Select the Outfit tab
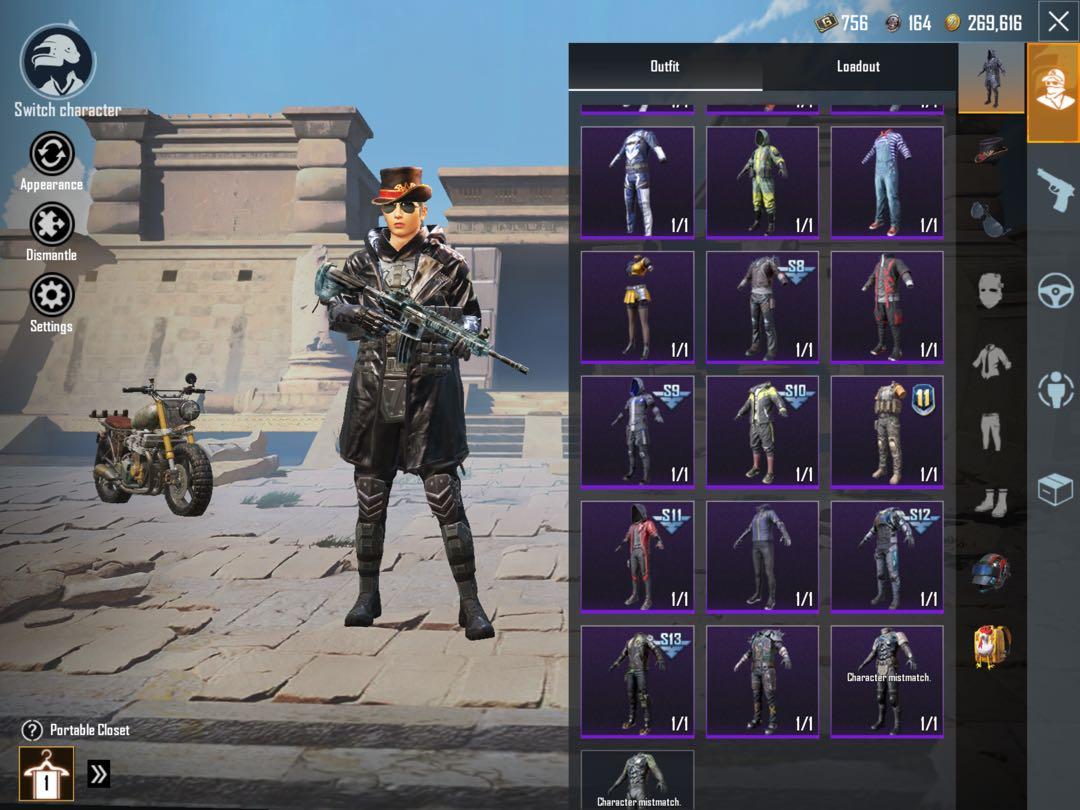 pos(664,66)
